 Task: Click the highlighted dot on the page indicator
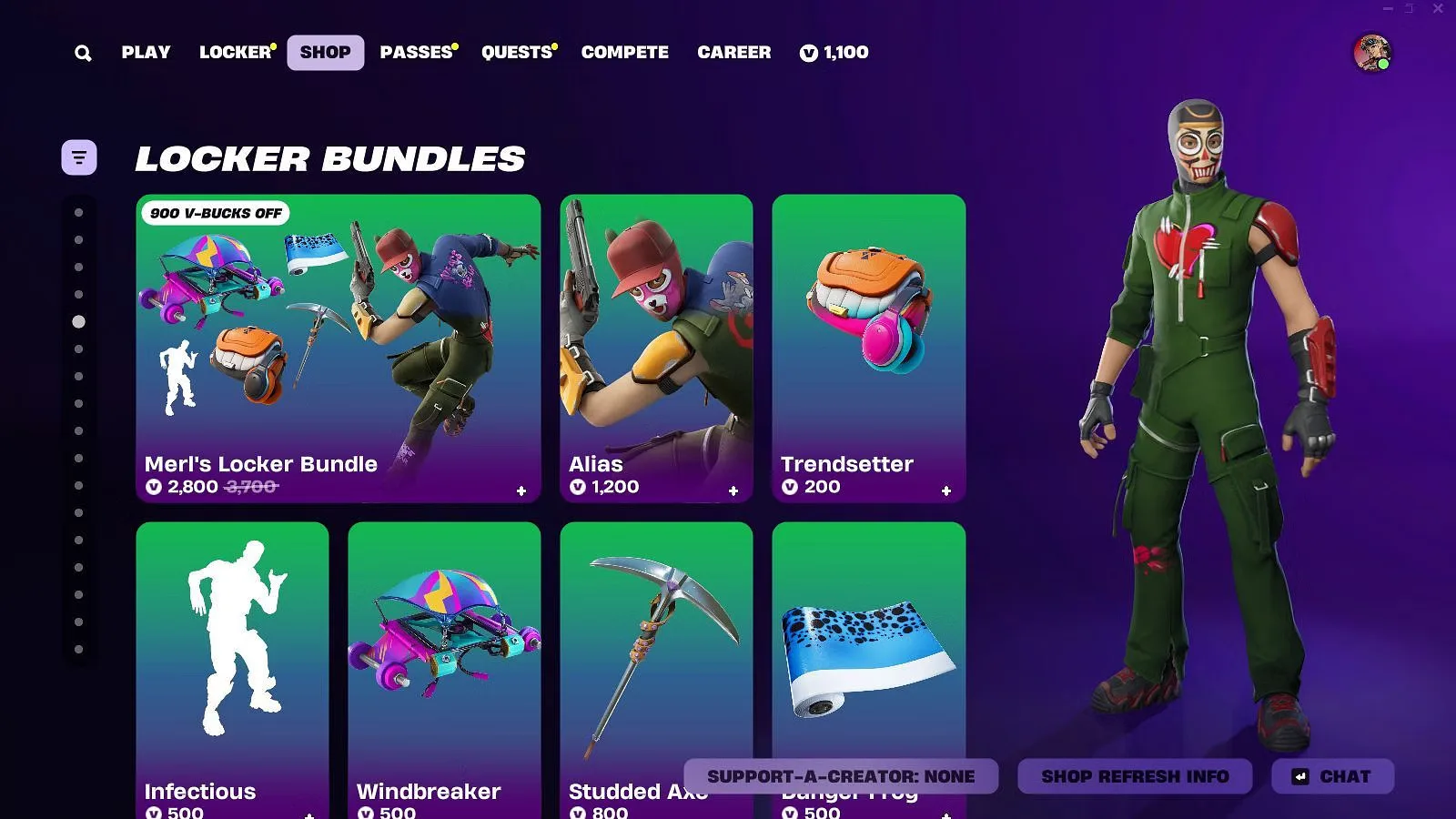[x=79, y=321]
